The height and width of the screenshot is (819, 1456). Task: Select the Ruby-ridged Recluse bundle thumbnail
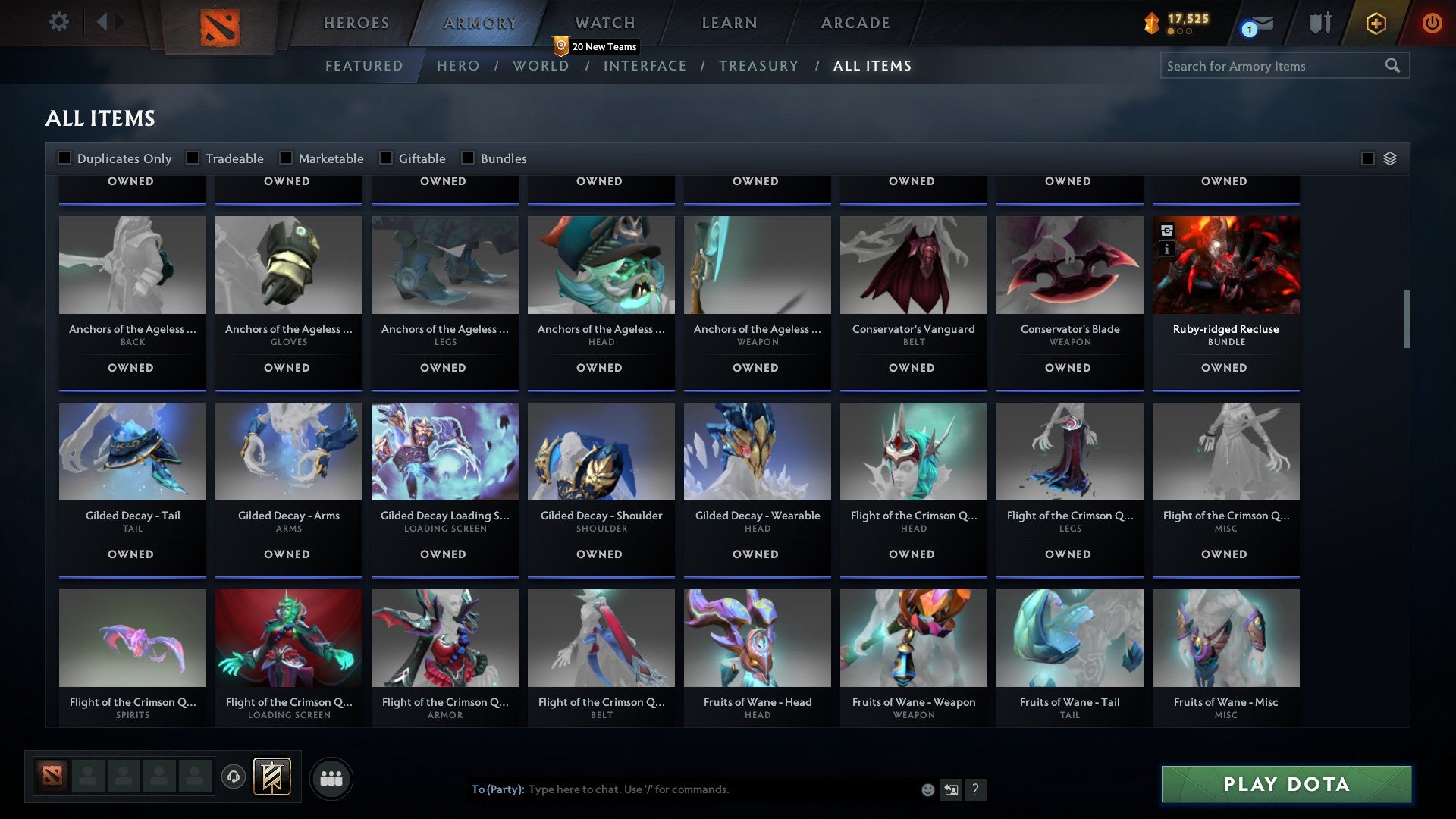(1225, 265)
